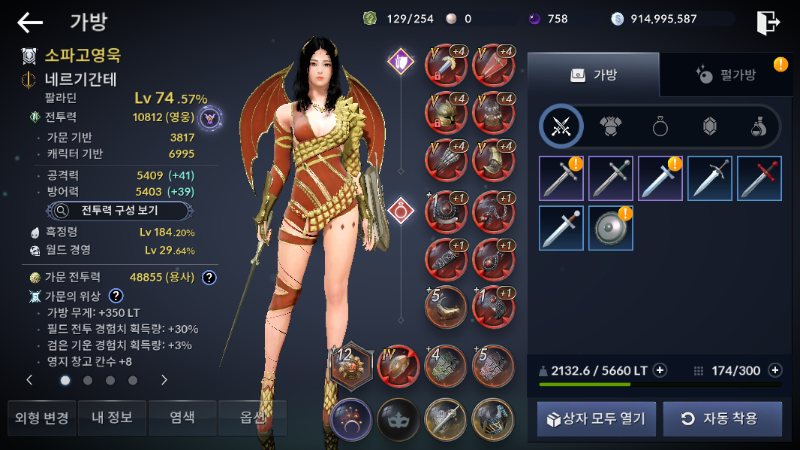Open the 외형 변경 menu
Viewport: 800px width, 450px height.
(38, 417)
